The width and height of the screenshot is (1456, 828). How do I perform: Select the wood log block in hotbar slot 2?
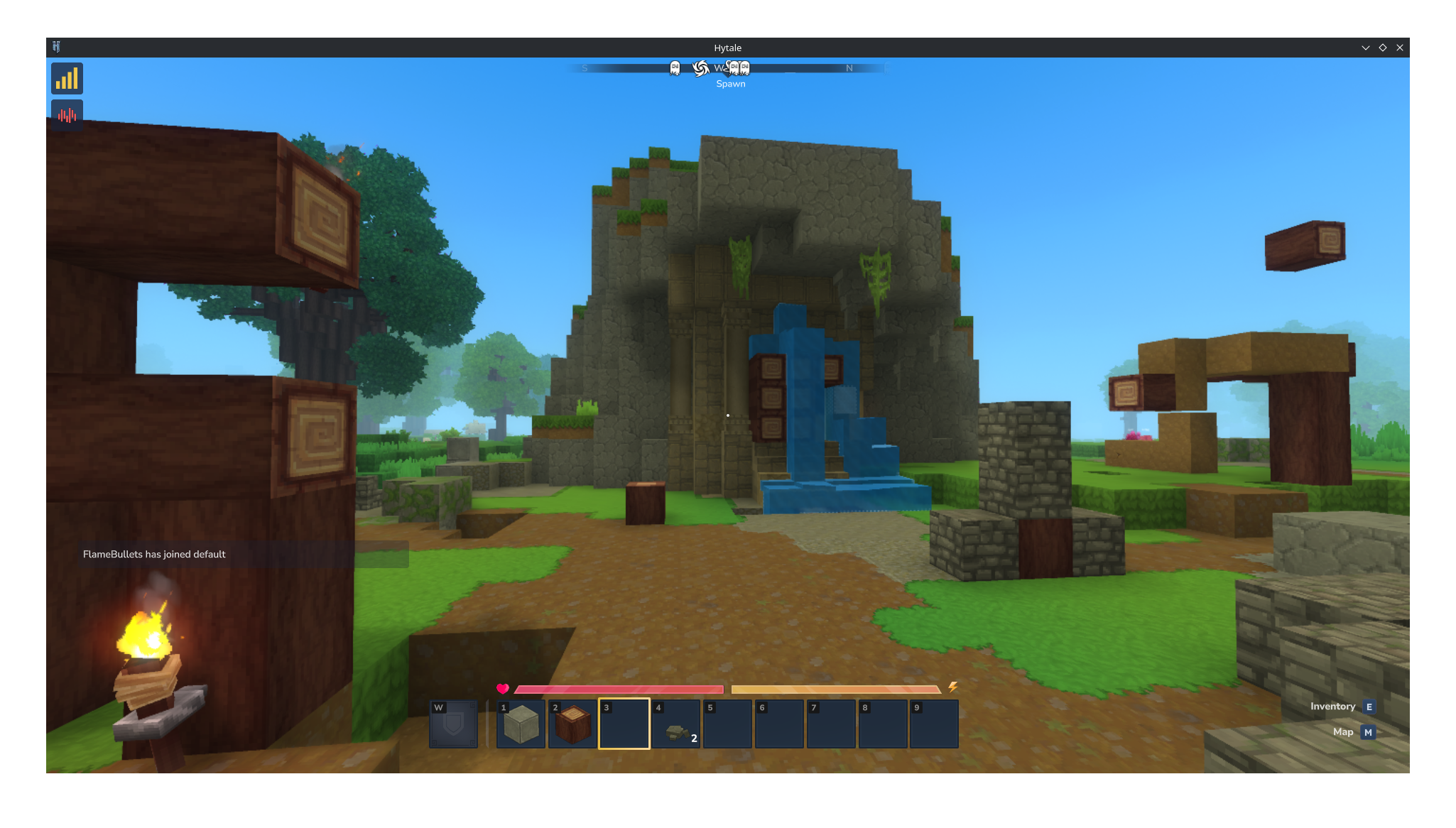572,724
